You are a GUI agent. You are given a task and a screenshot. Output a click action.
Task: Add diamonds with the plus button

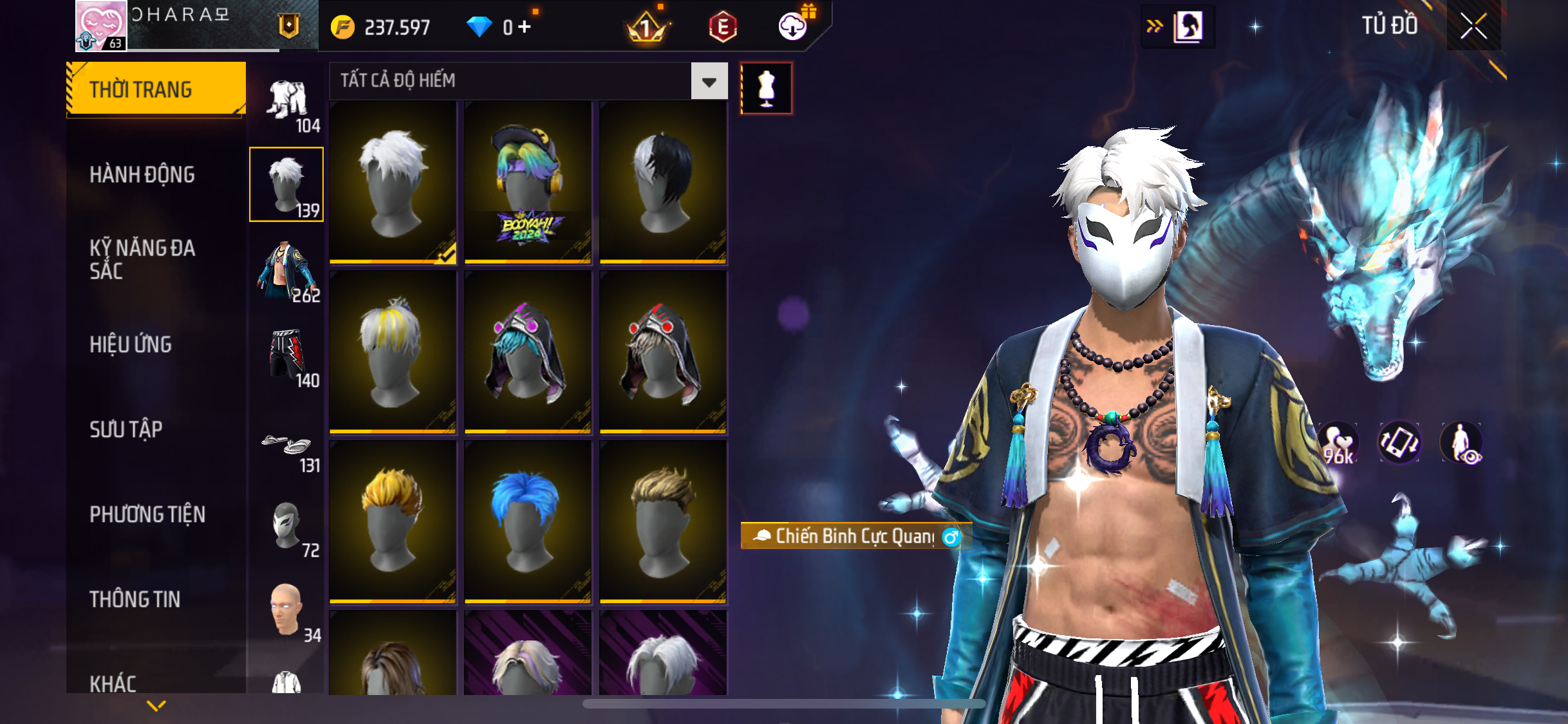(x=525, y=27)
